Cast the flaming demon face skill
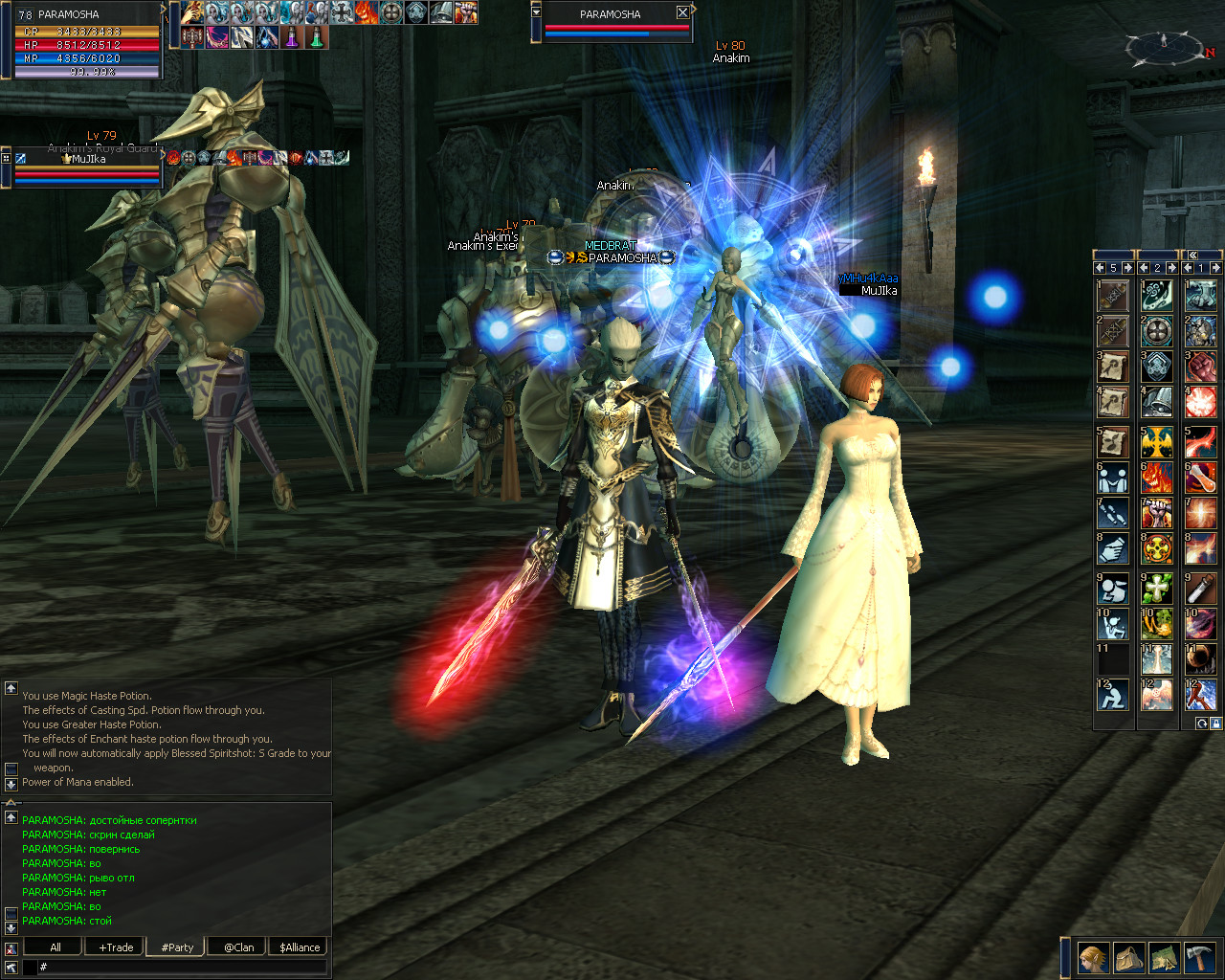Image resolution: width=1225 pixels, height=980 pixels. click(1157, 477)
